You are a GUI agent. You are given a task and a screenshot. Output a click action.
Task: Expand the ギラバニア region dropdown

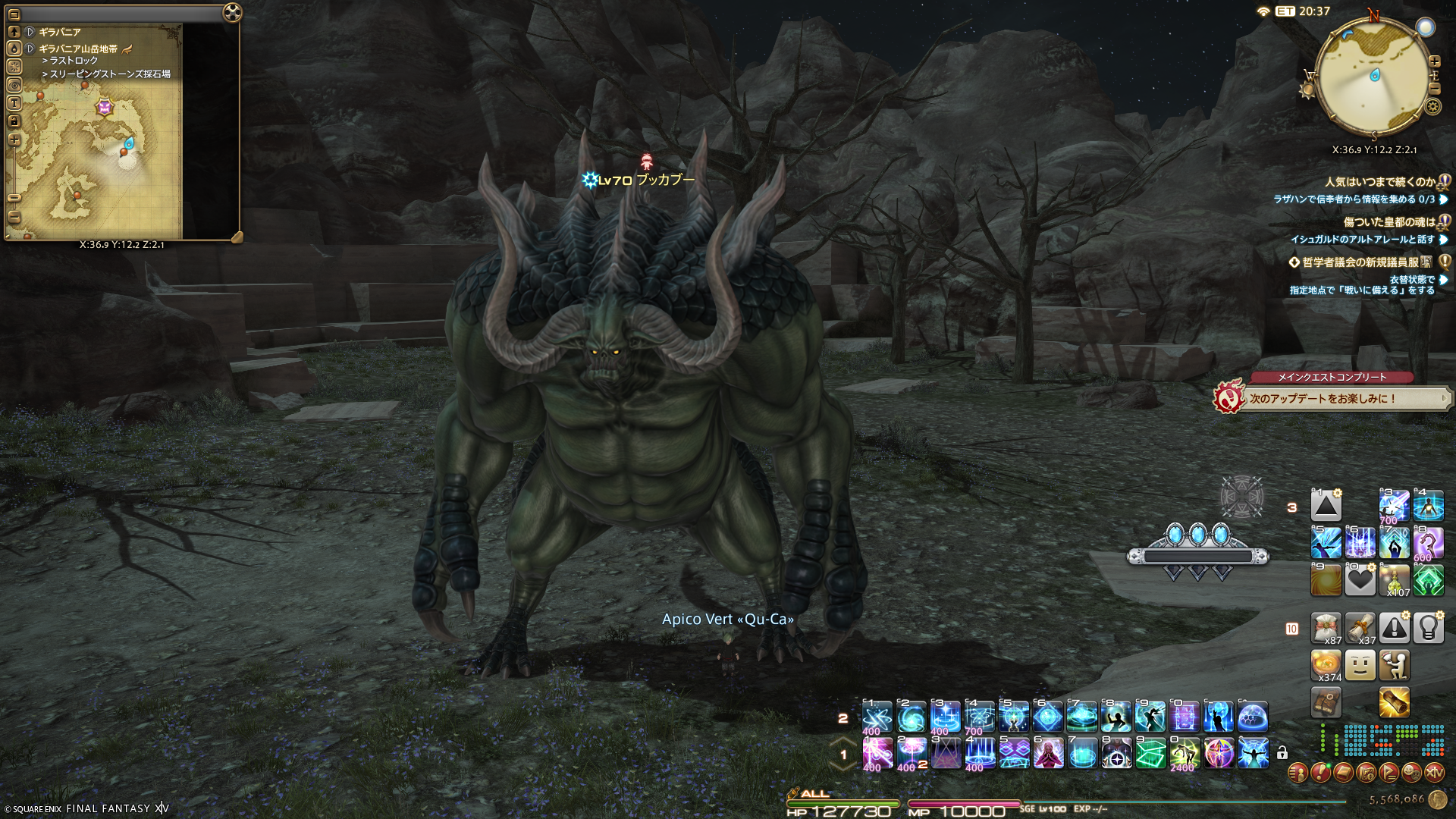point(30,32)
